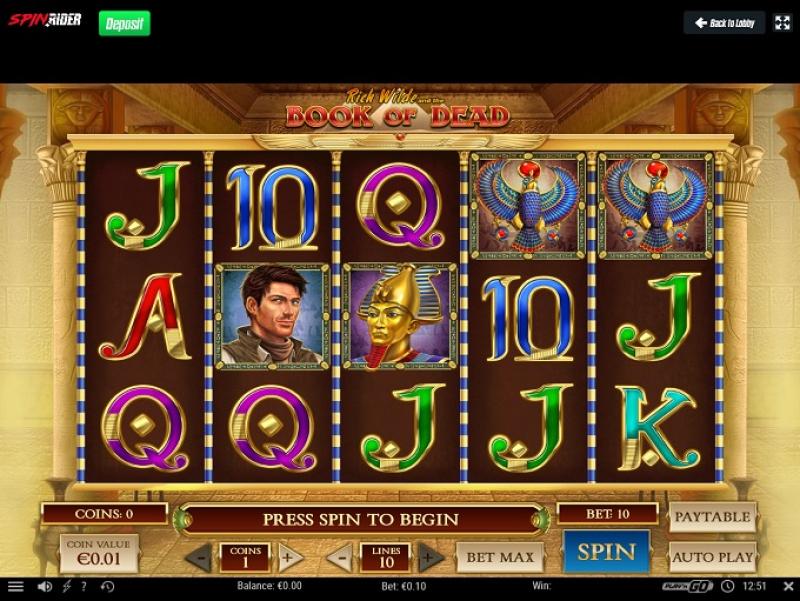800x601 pixels.
Task: Open the hamburger menu in bottom bar
Action: pos(15,586)
